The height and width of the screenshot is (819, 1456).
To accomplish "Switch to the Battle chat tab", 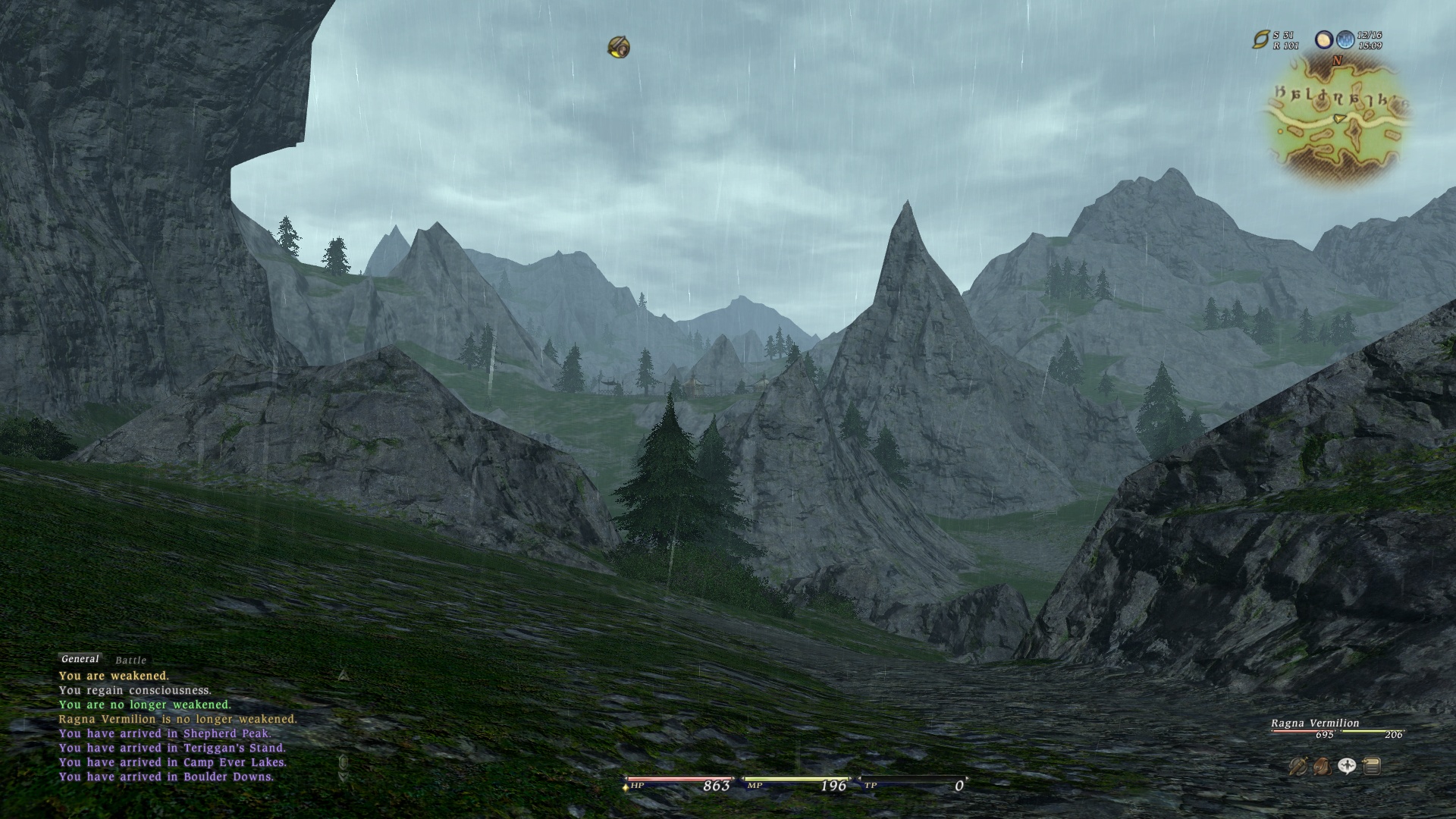I will click(130, 661).
